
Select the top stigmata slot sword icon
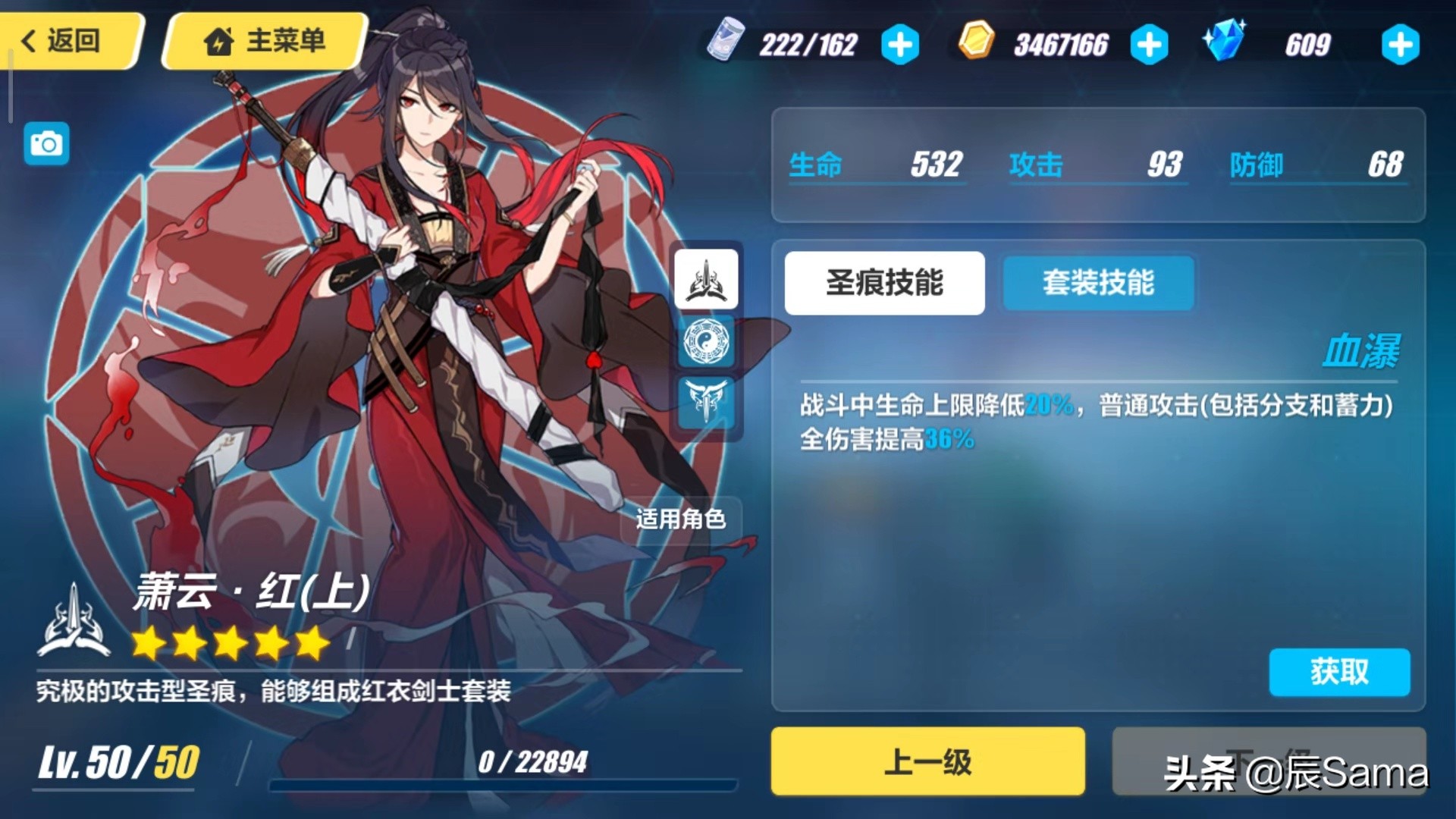coord(707,279)
